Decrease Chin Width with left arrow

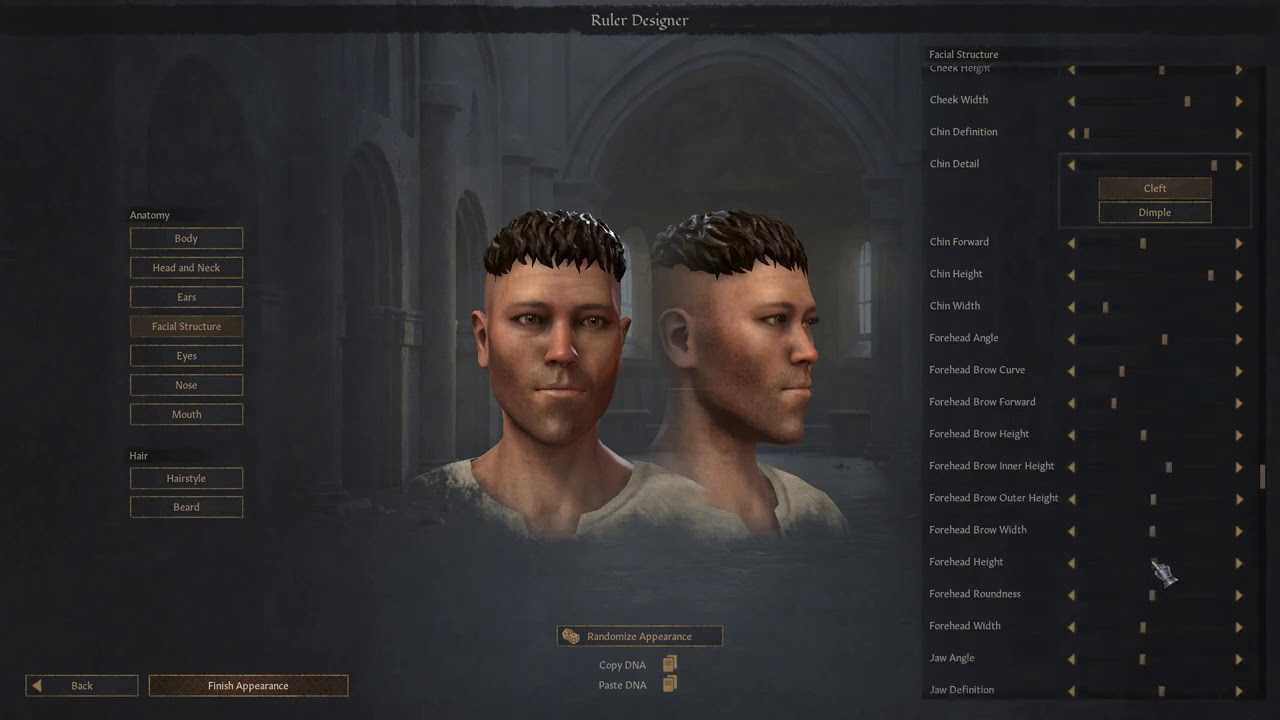pos(1072,307)
